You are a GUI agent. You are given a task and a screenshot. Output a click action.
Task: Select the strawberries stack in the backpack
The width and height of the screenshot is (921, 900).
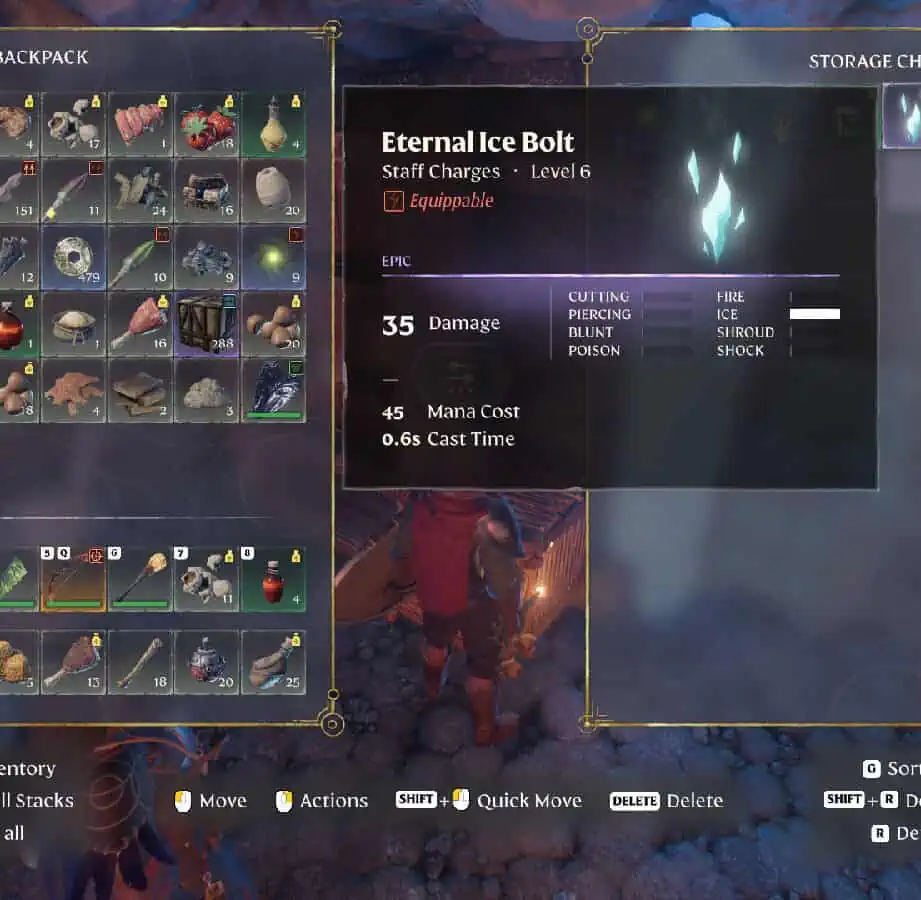tap(207, 125)
